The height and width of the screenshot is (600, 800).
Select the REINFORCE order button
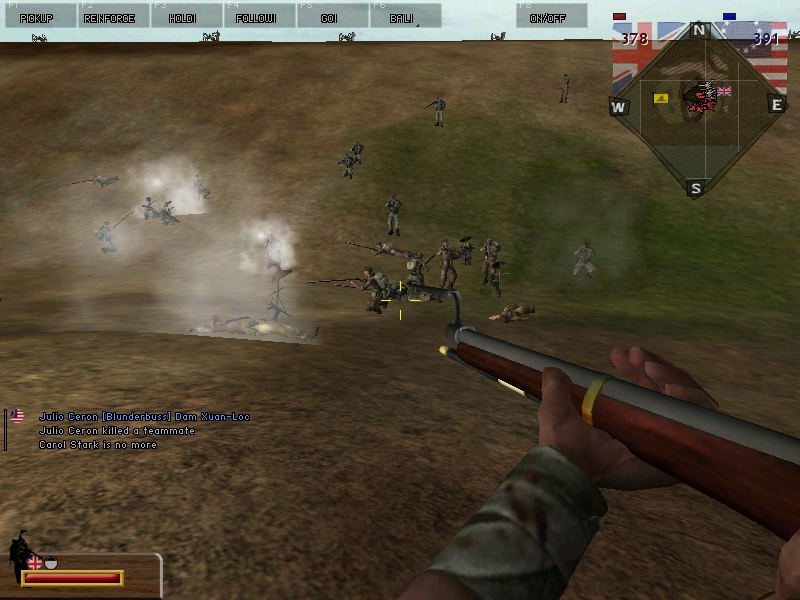110,17
